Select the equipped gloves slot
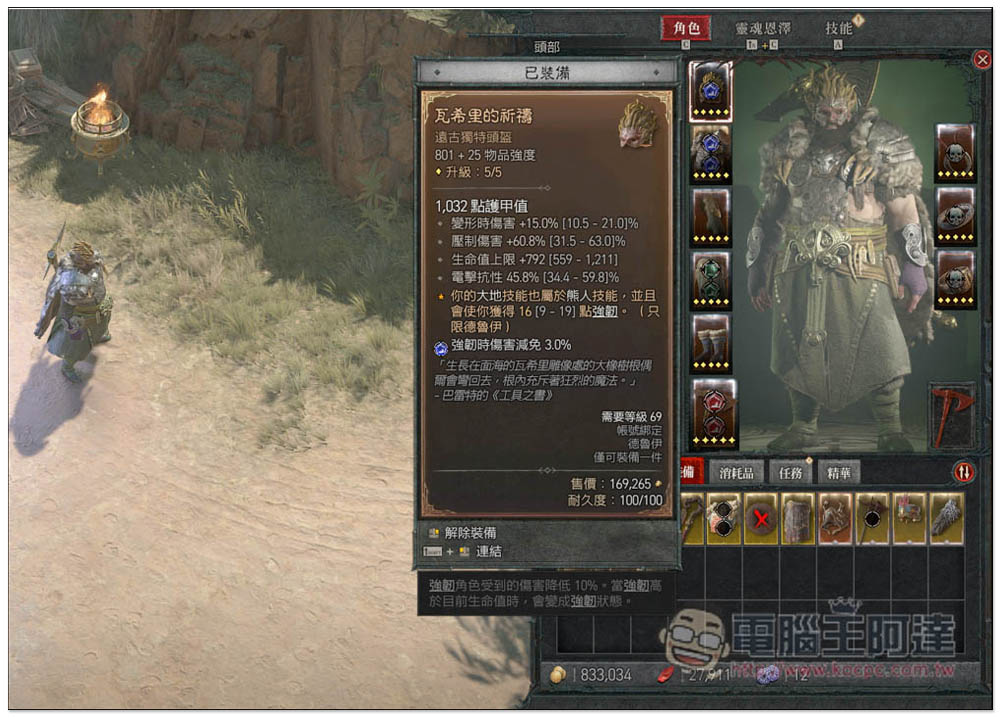 pyautogui.click(x=711, y=218)
